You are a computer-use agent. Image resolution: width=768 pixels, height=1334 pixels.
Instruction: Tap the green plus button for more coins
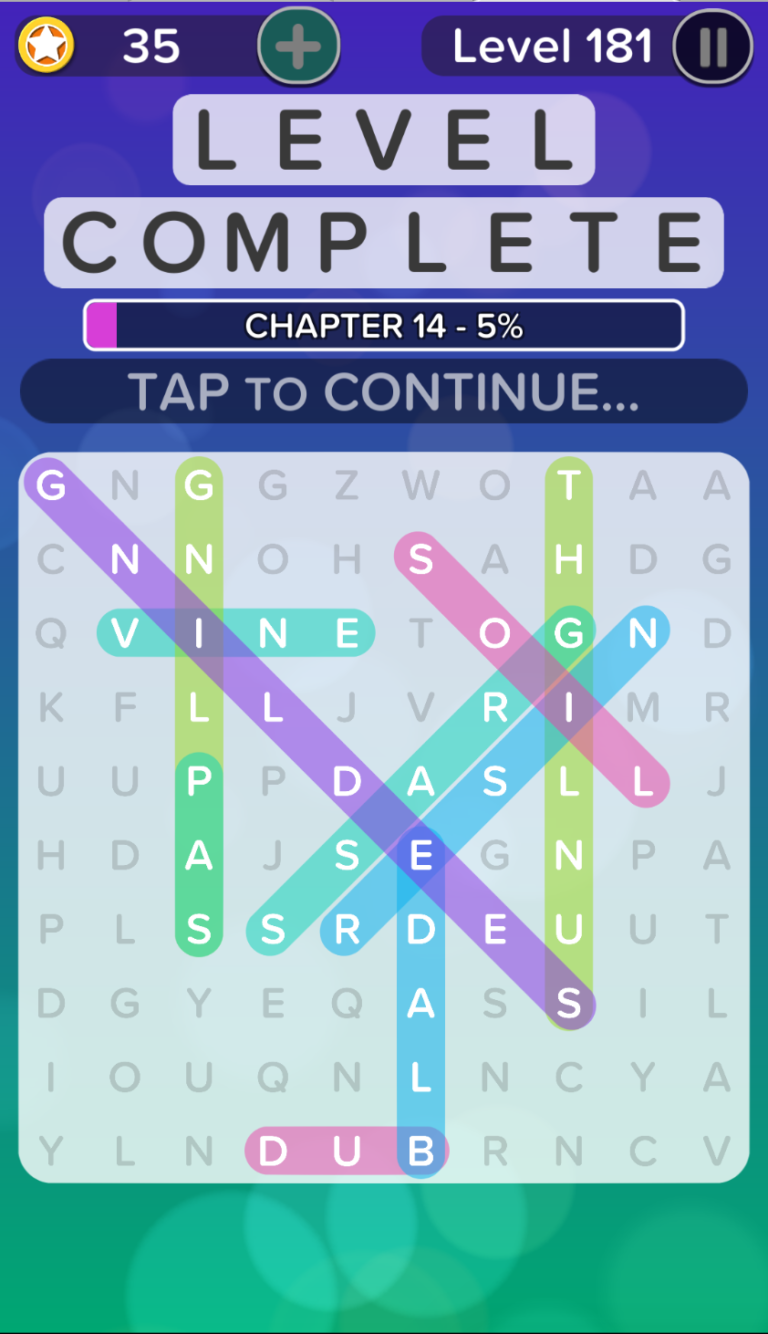tap(298, 47)
